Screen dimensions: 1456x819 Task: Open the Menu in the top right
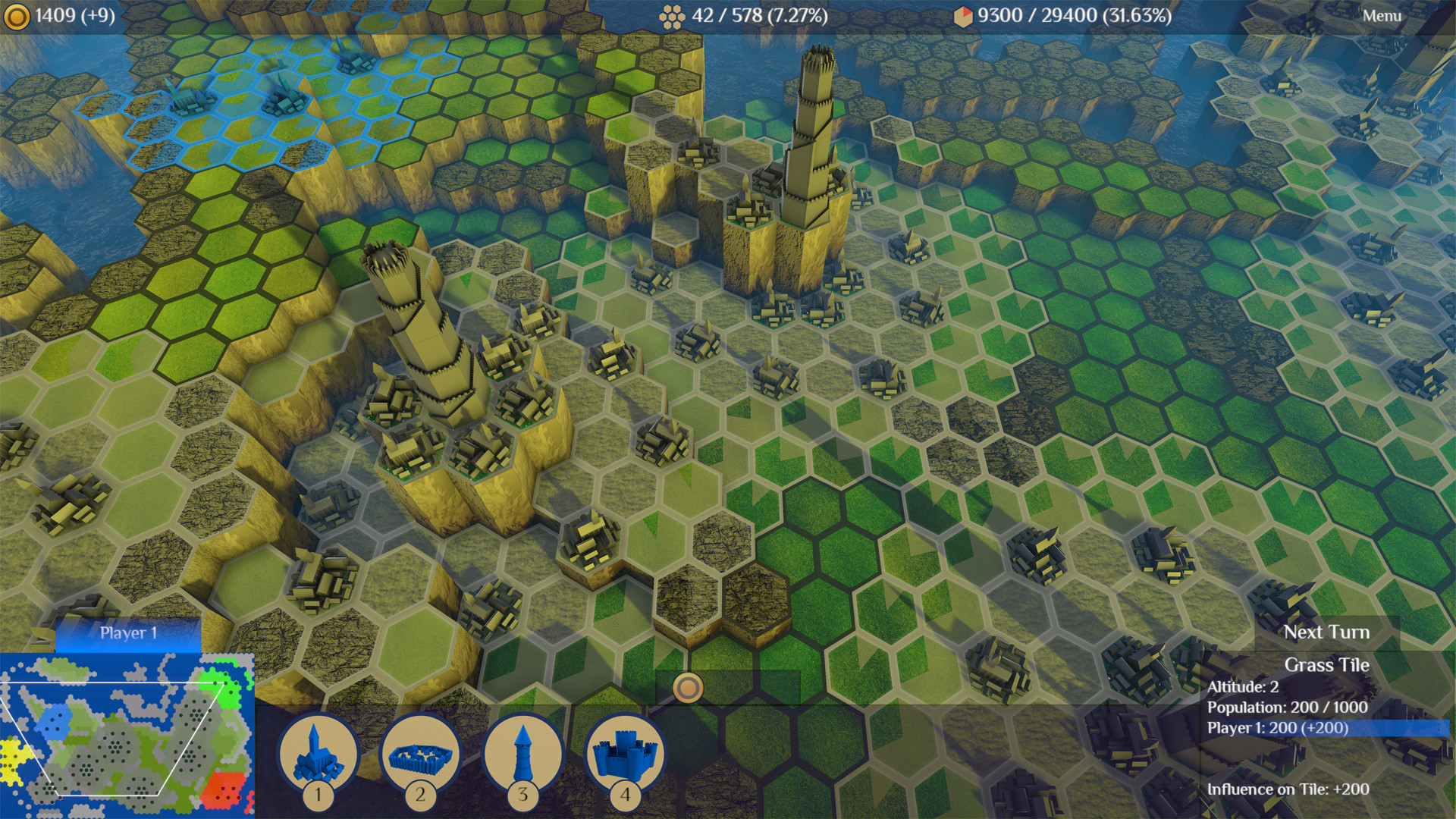point(1382,14)
